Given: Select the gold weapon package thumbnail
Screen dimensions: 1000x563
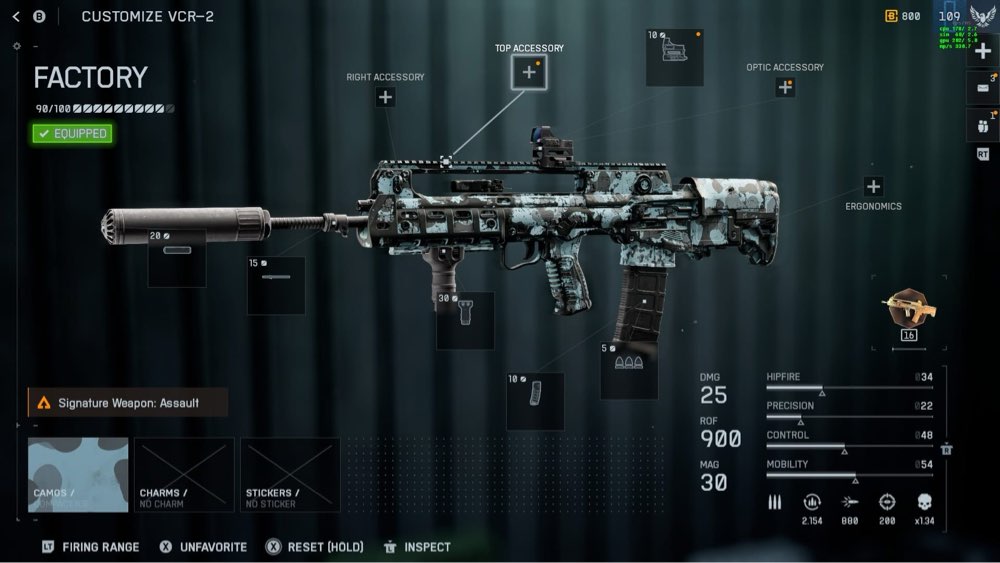Looking at the screenshot, I should 910,310.
